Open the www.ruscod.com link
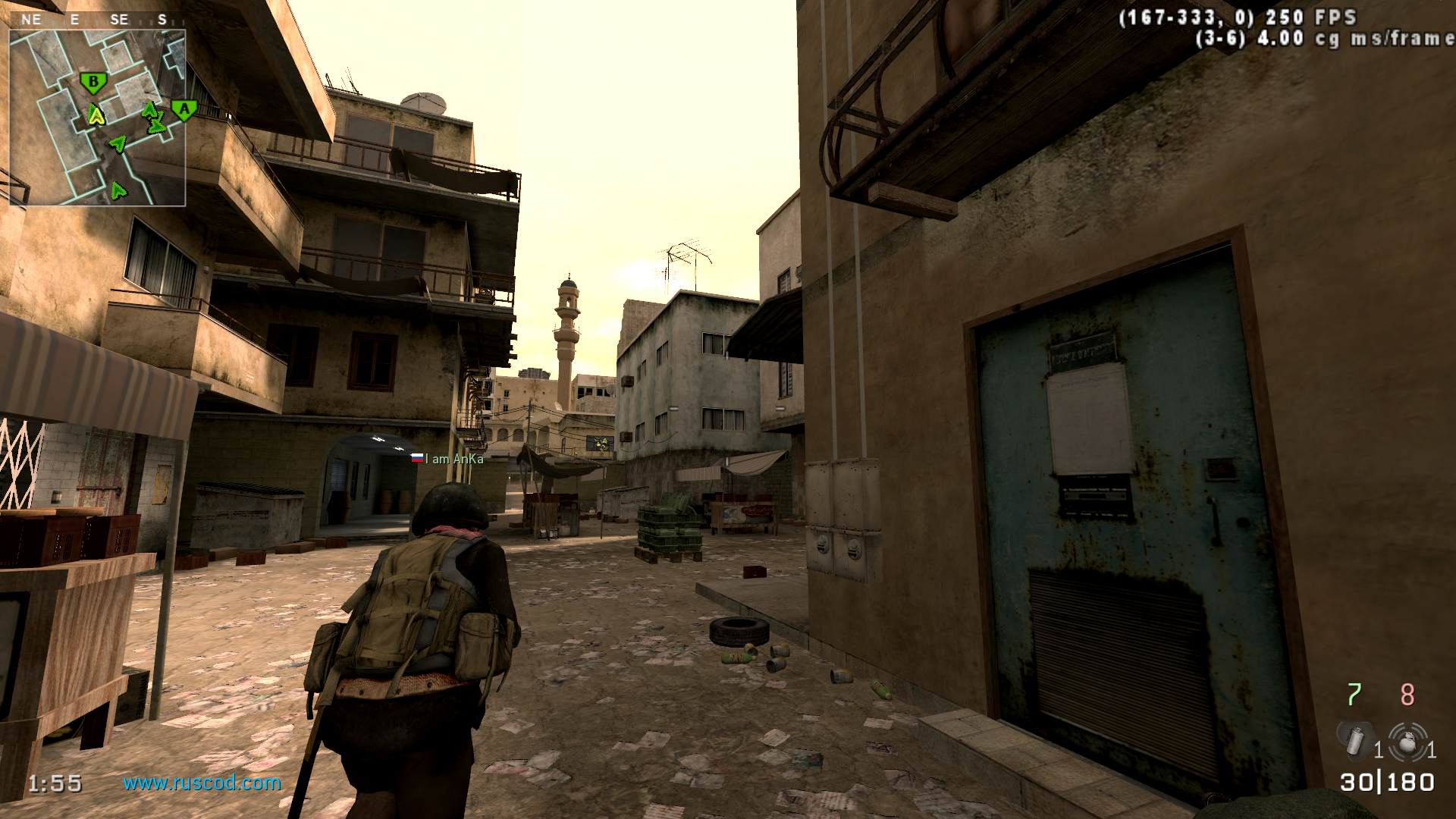The height and width of the screenshot is (819, 1456). [x=202, y=783]
